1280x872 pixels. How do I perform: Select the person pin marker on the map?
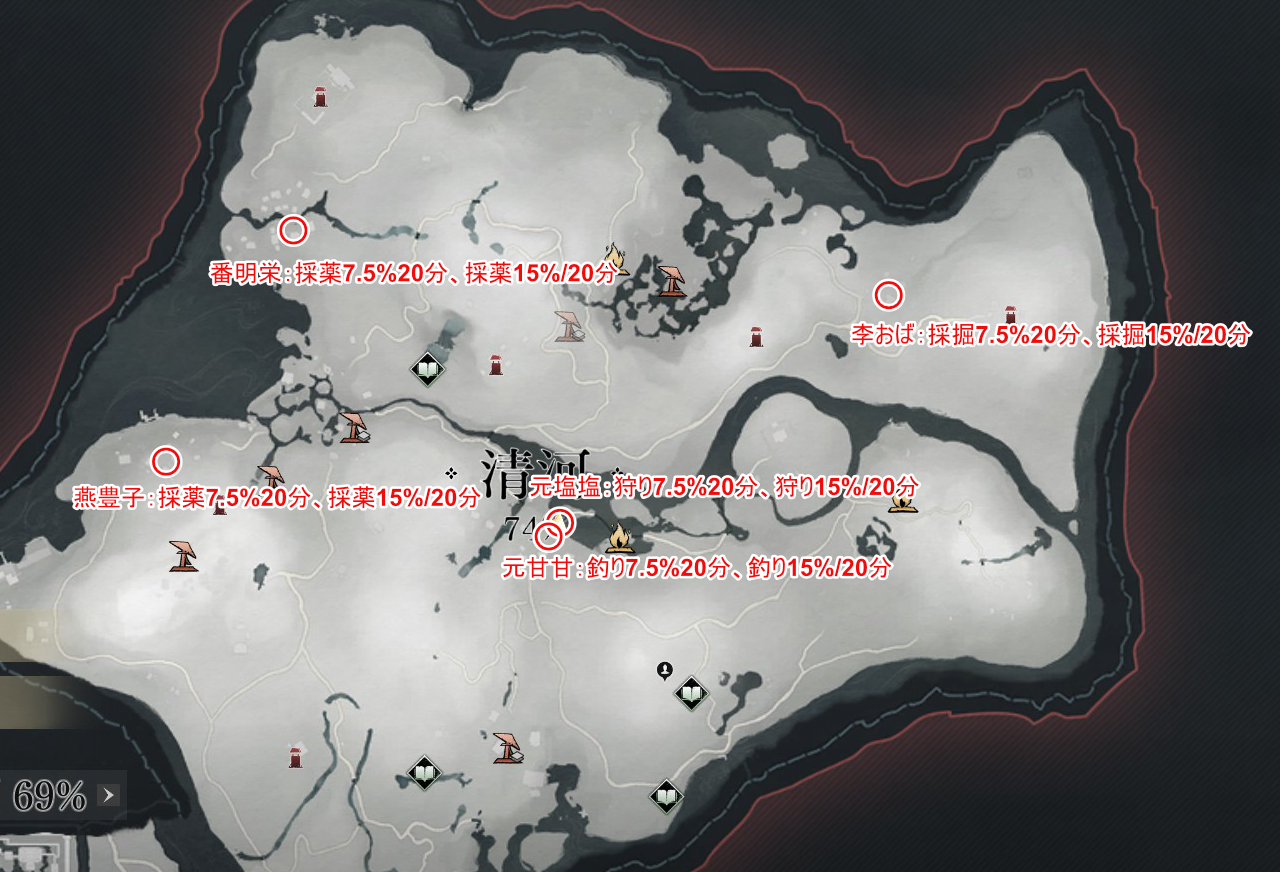tap(664, 670)
